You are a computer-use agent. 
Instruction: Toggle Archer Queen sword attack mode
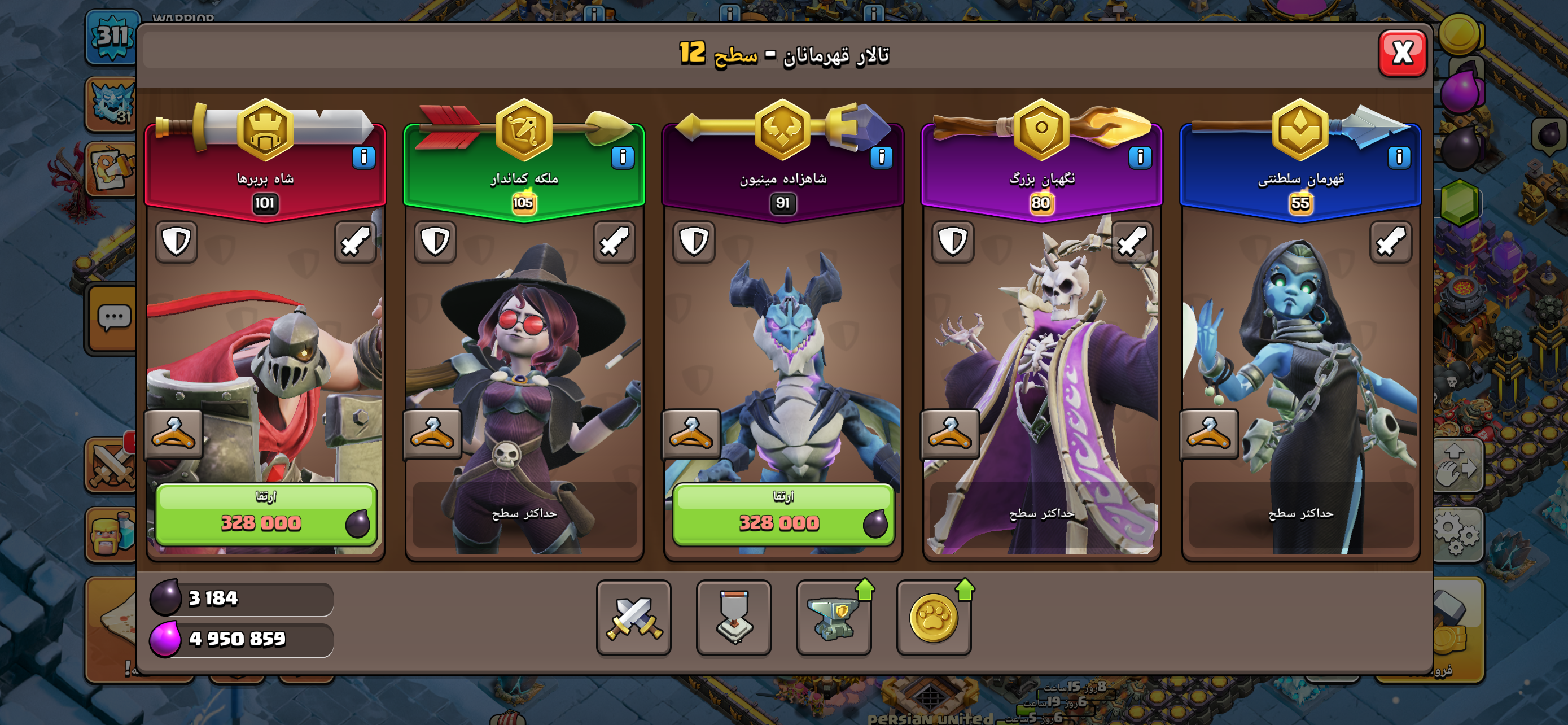pos(614,242)
